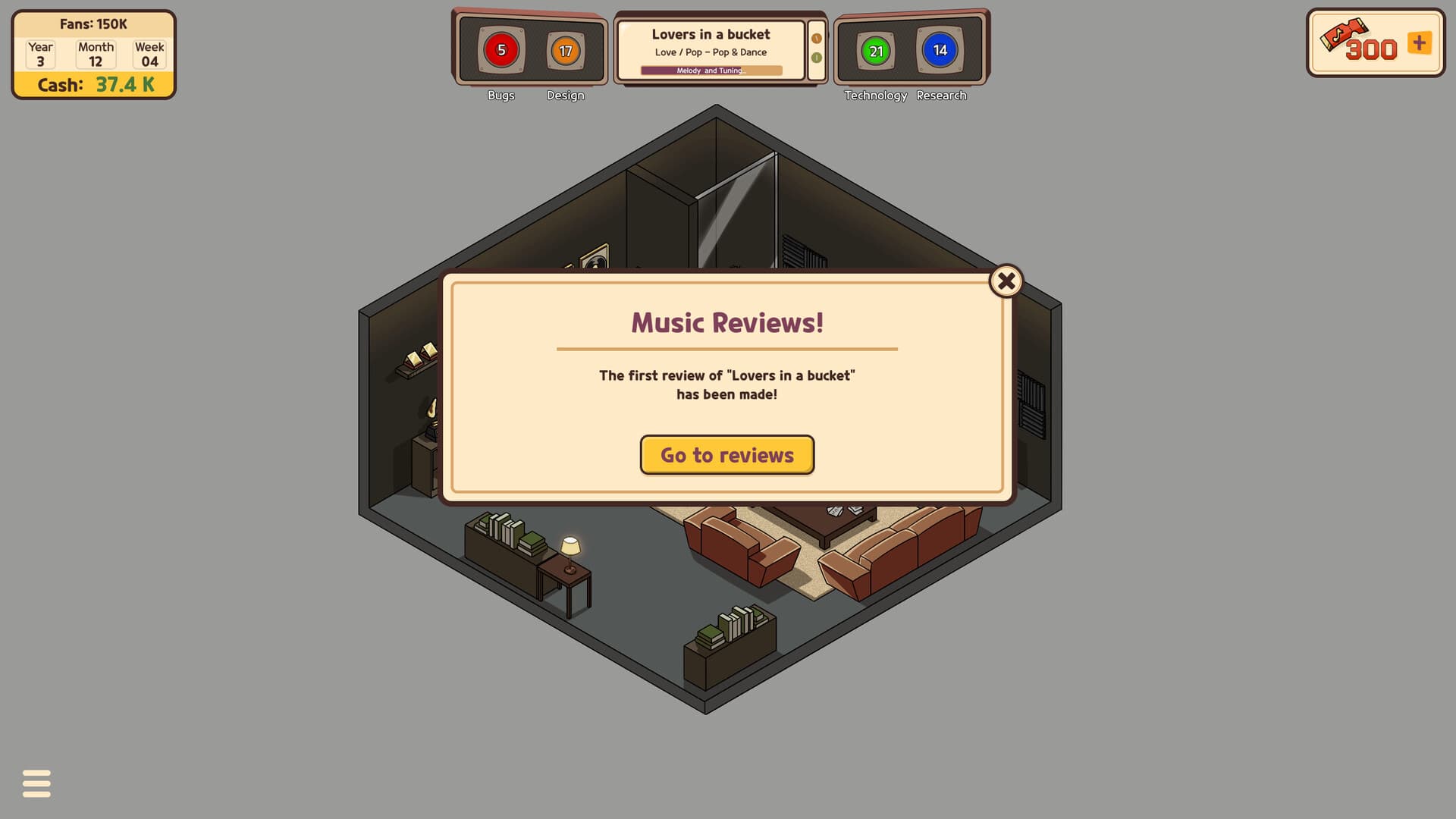The height and width of the screenshot is (819, 1456).
Task: Open the blue Research counter
Action: [x=940, y=50]
